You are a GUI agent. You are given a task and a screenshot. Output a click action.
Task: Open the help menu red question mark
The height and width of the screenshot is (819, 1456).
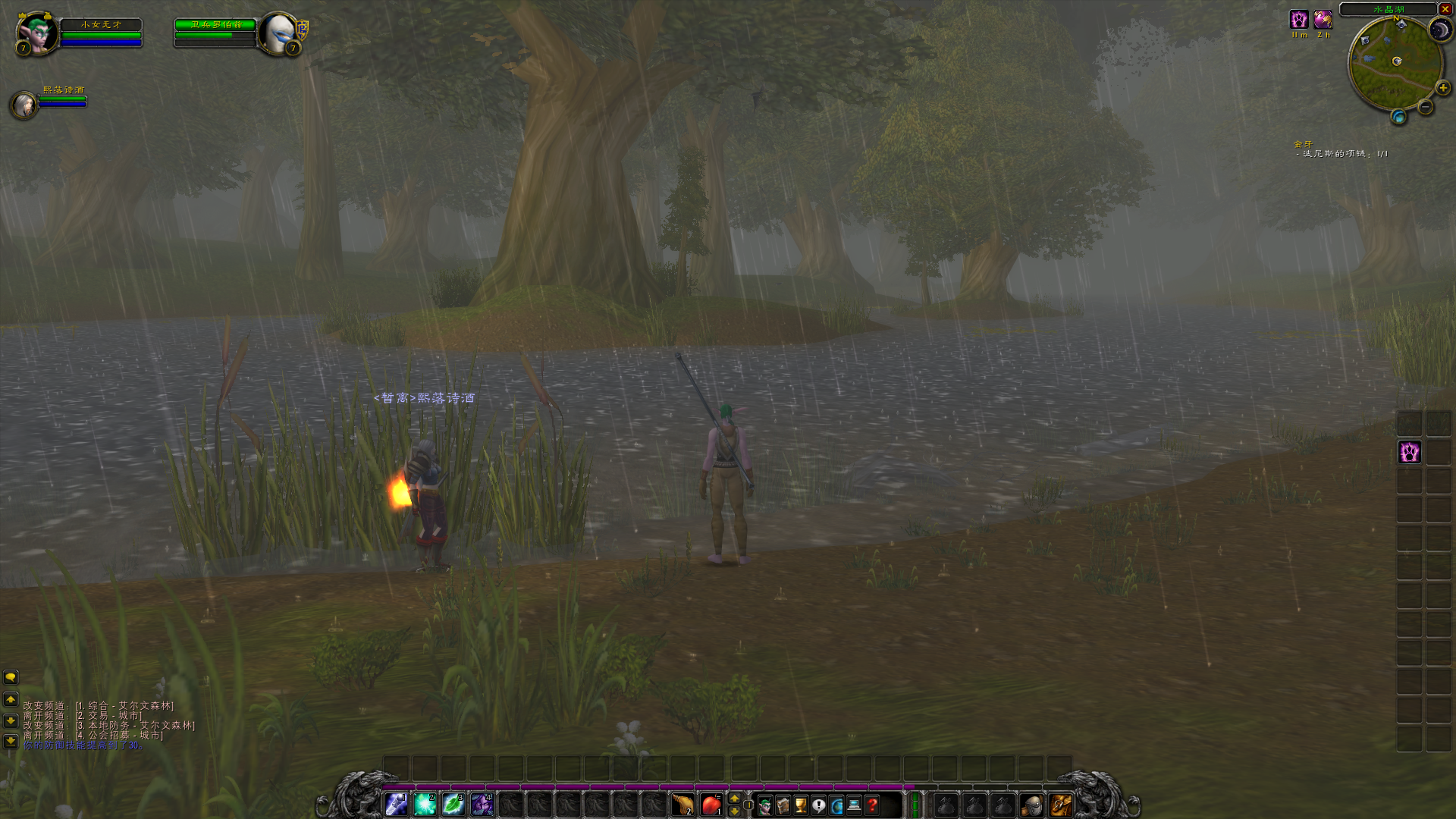click(872, 805)
